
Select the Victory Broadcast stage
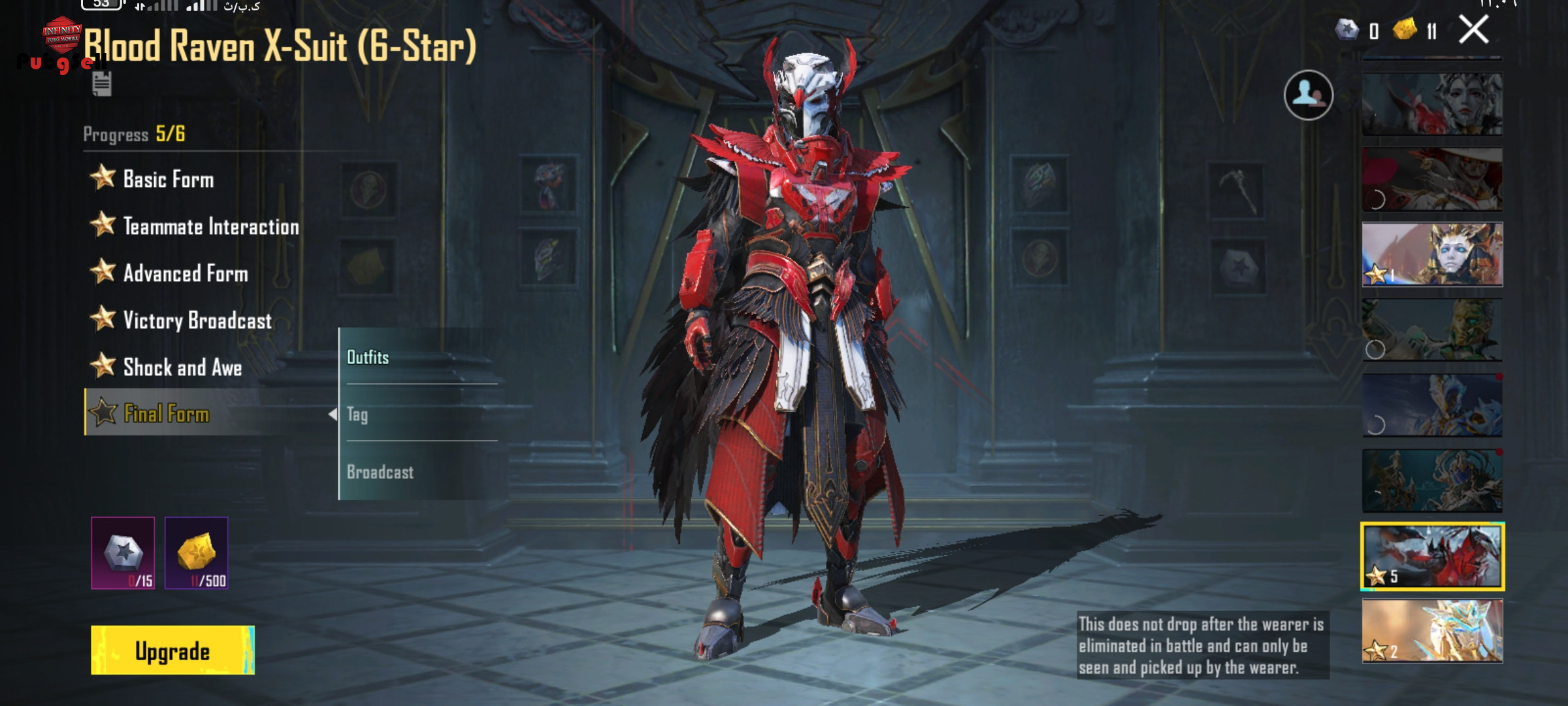click(x=197, y=320)
